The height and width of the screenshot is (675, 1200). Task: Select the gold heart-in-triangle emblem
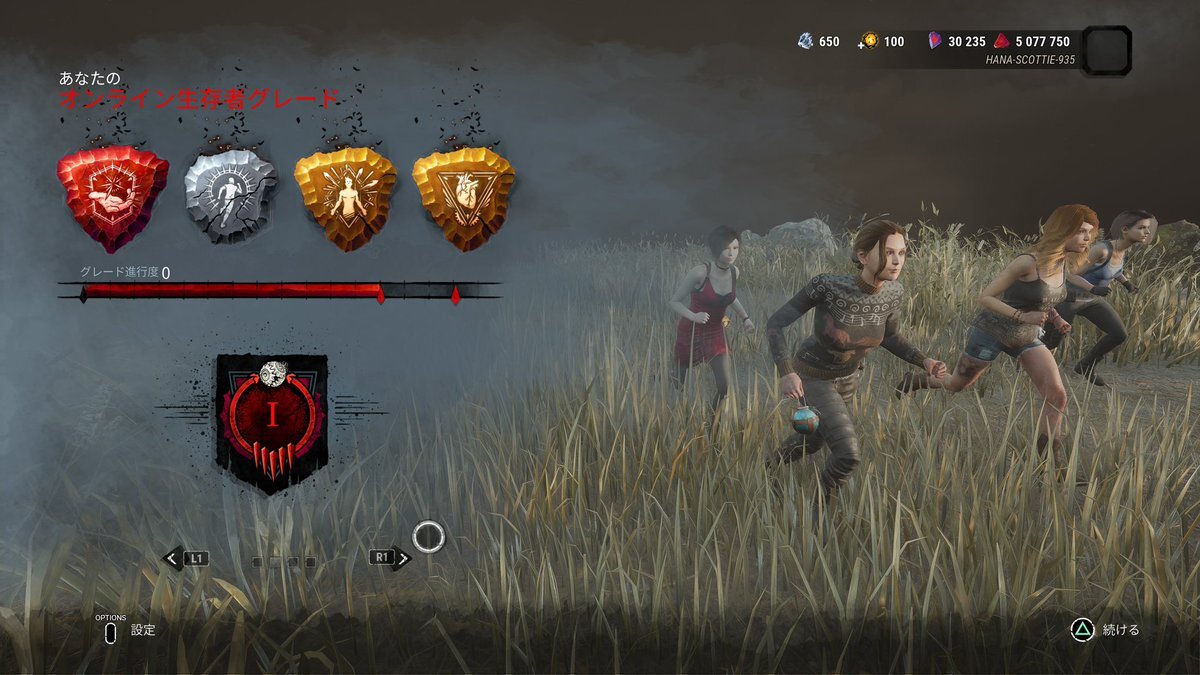pos(463,194)
